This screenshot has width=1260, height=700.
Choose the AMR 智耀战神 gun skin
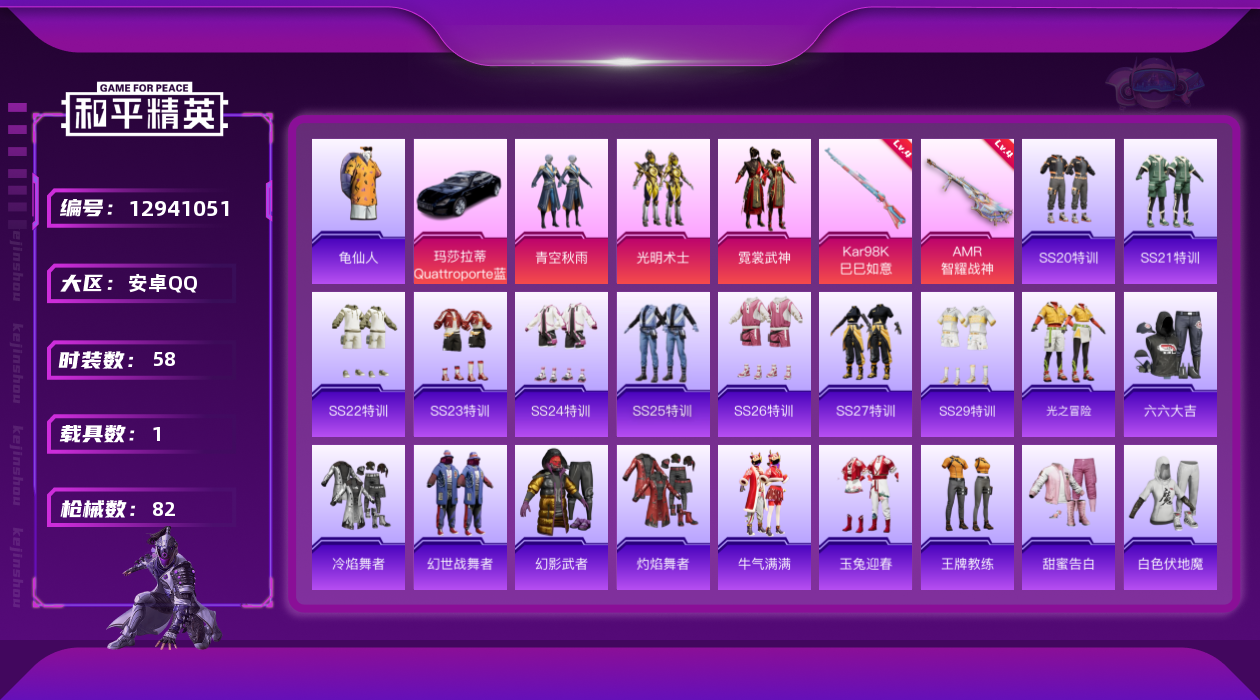[967, 211]
